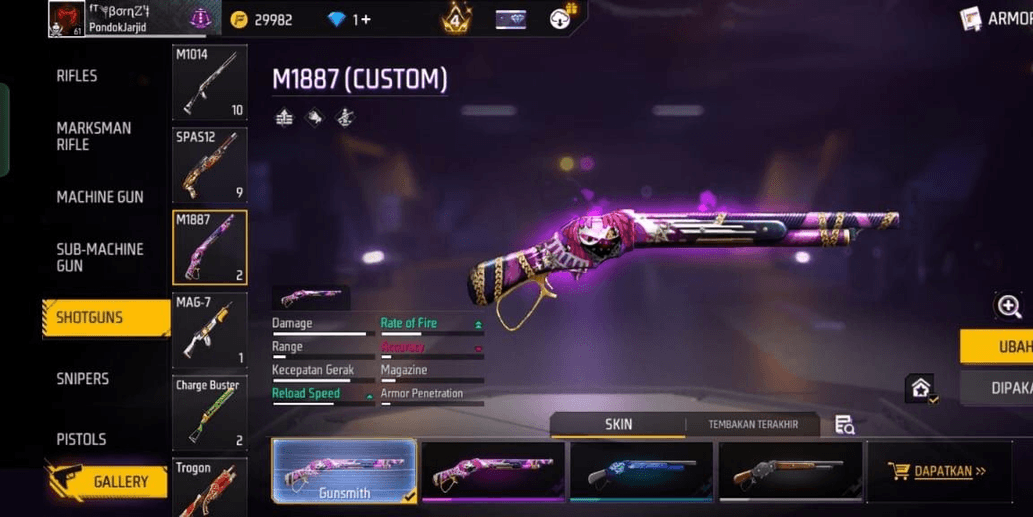This screenshot has width=1033, height=517.
Task: Select the Marksman Rifle category
Action: [x=93, y=136]
